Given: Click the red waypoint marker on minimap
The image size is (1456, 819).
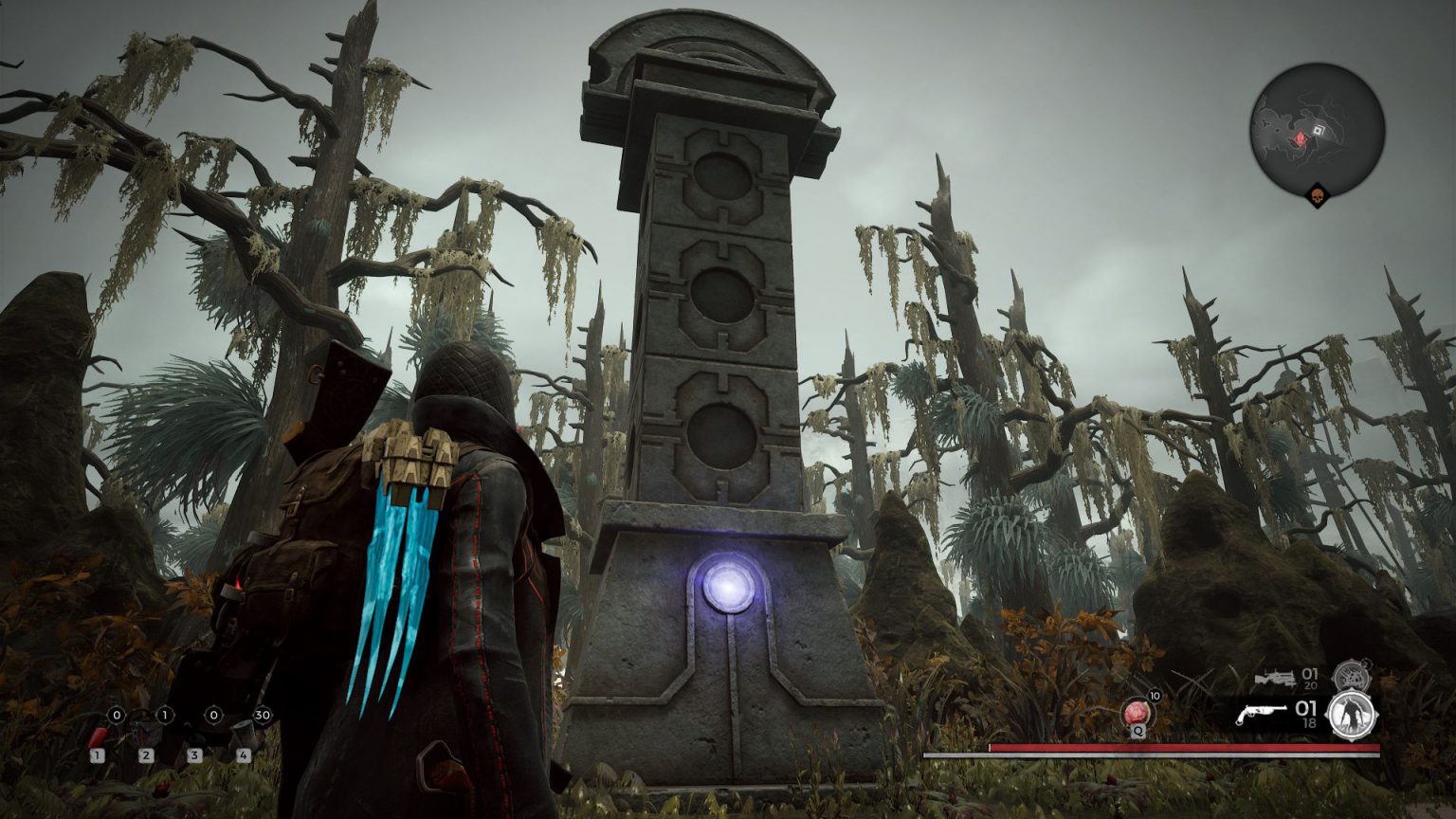Looking at the screenshot, I should tap(1300, 138).
